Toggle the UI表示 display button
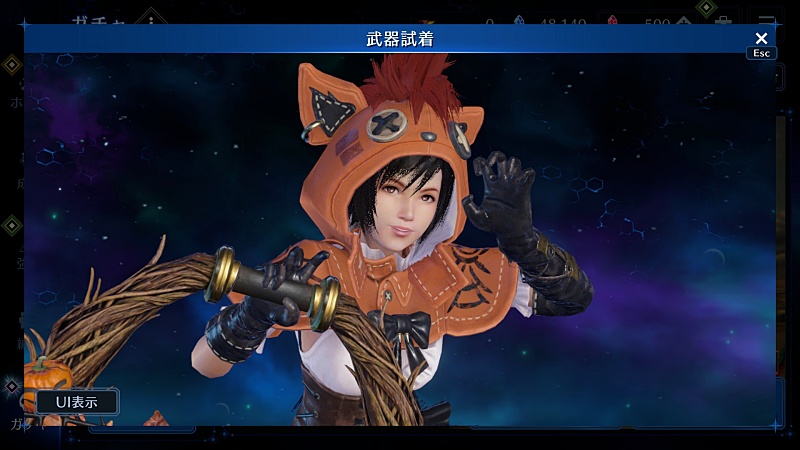This screenshot has width=800, height=450. 77,402
